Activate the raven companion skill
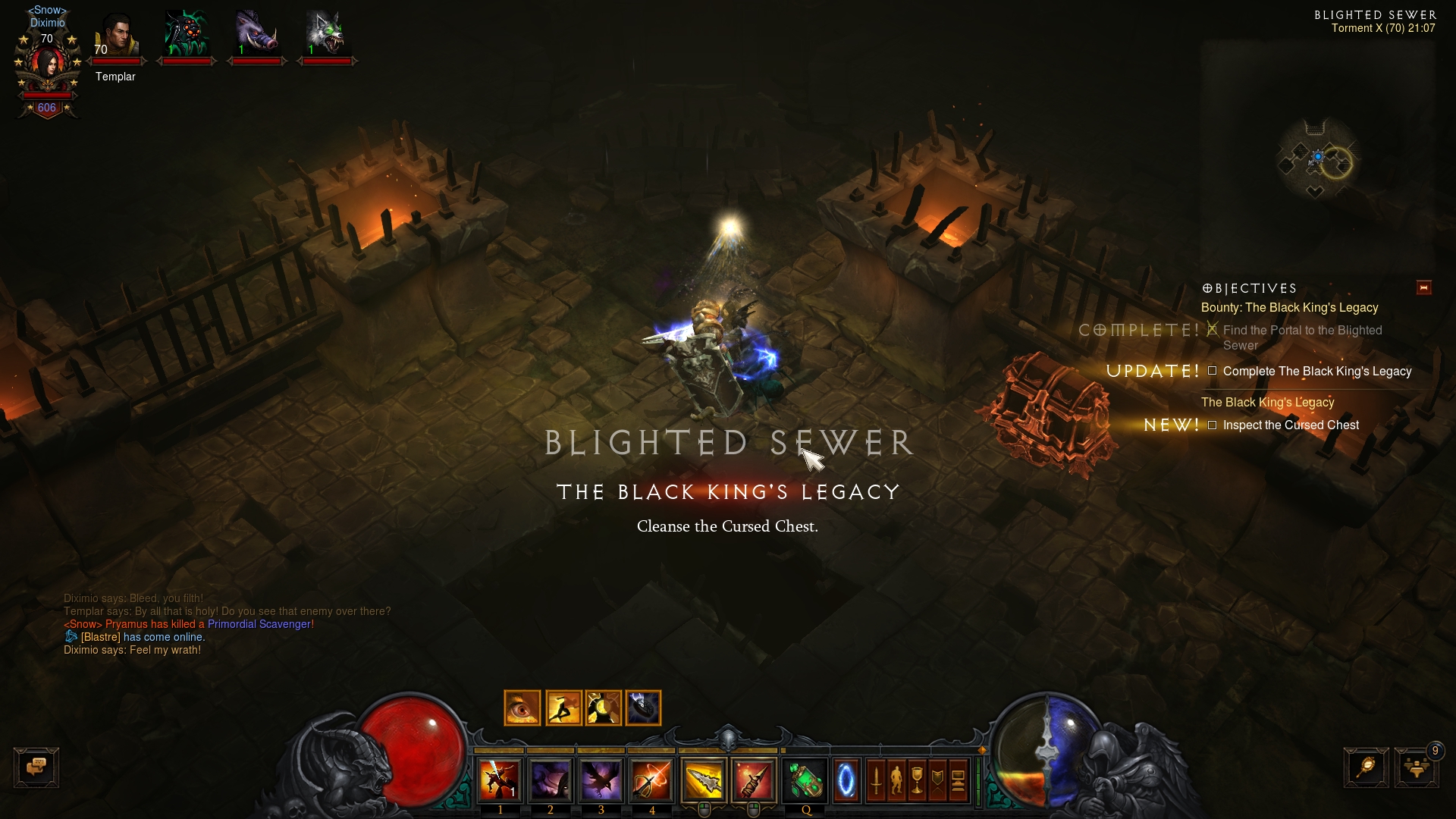This screenshot has height=819, width=1456. pos(601,780)
